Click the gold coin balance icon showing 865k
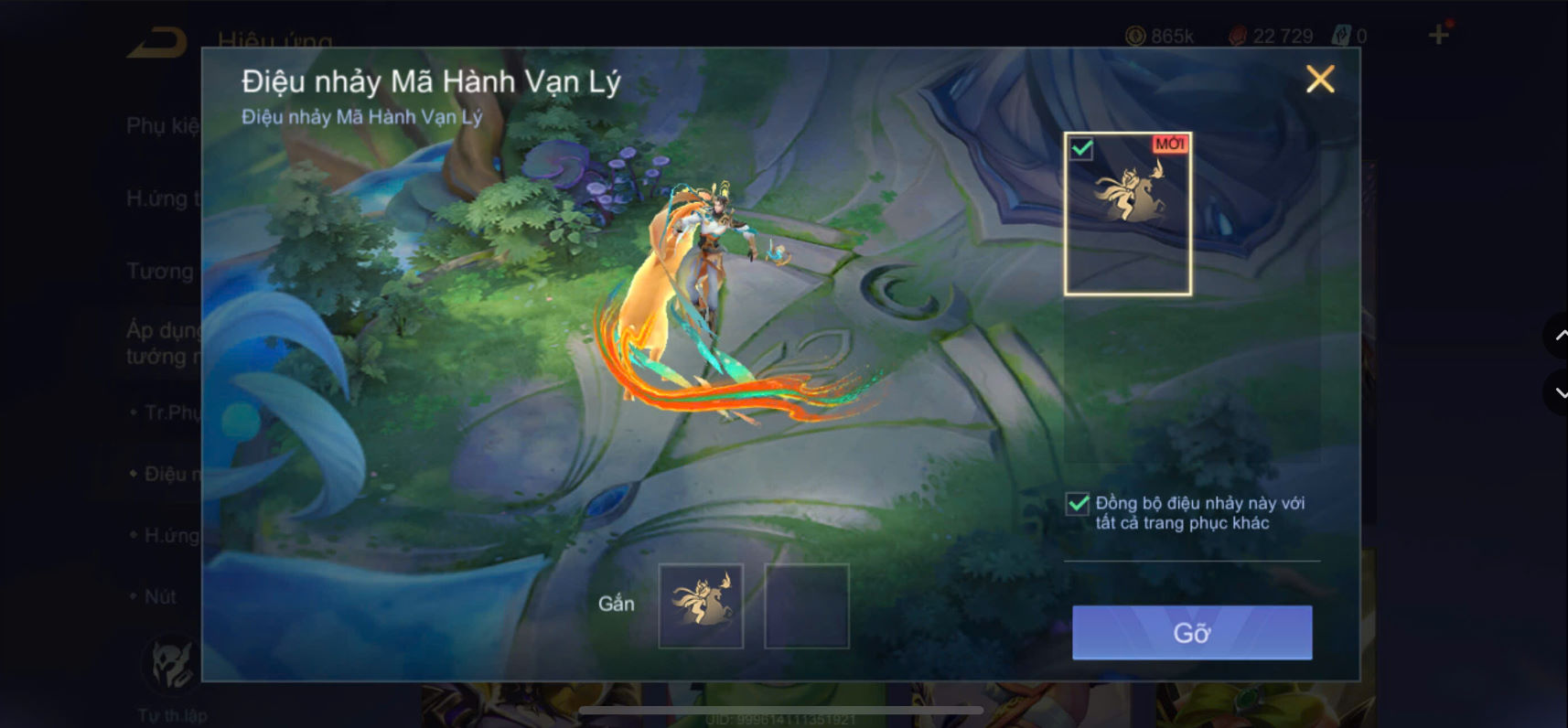1568x728 pixels. click(x=1134, y=36)
